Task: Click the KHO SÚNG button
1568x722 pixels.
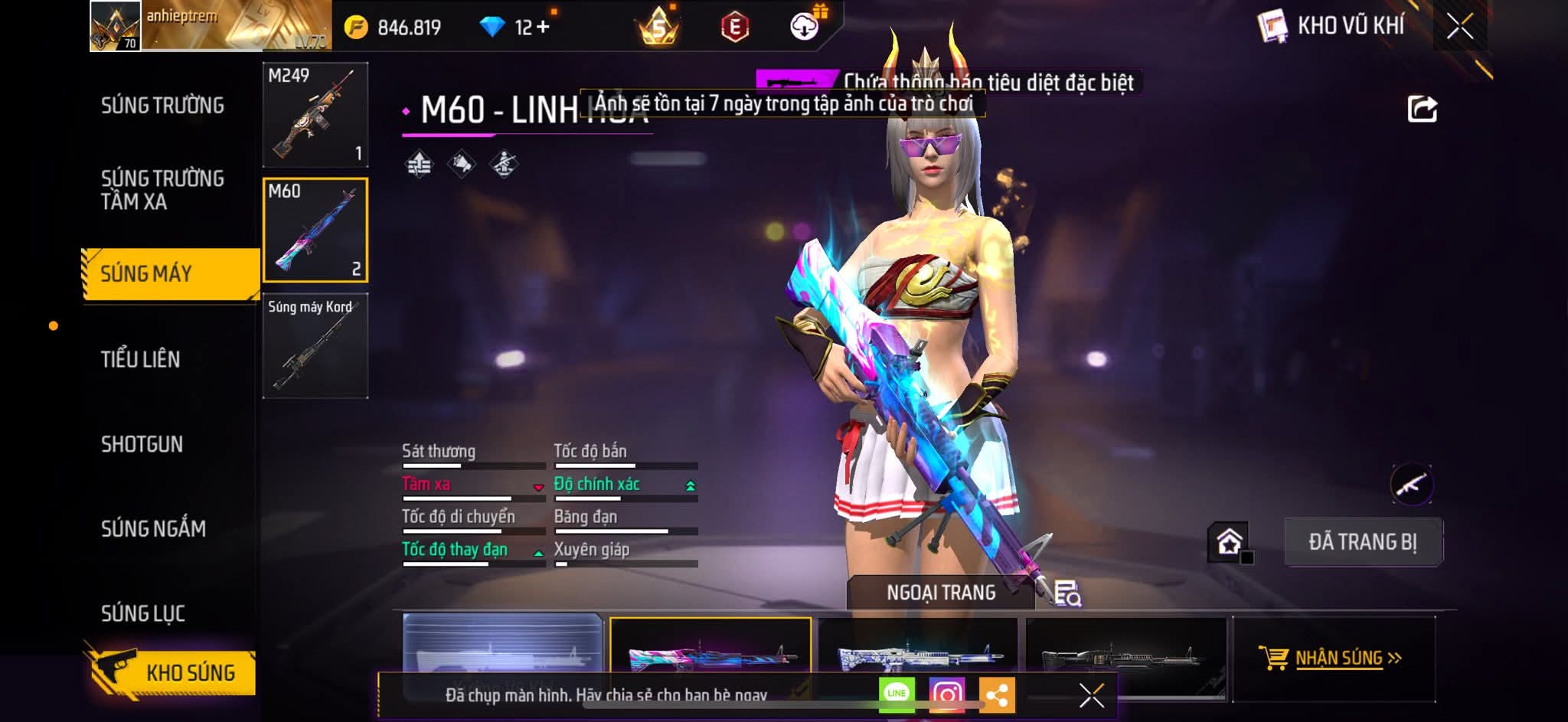Action: 170,672
